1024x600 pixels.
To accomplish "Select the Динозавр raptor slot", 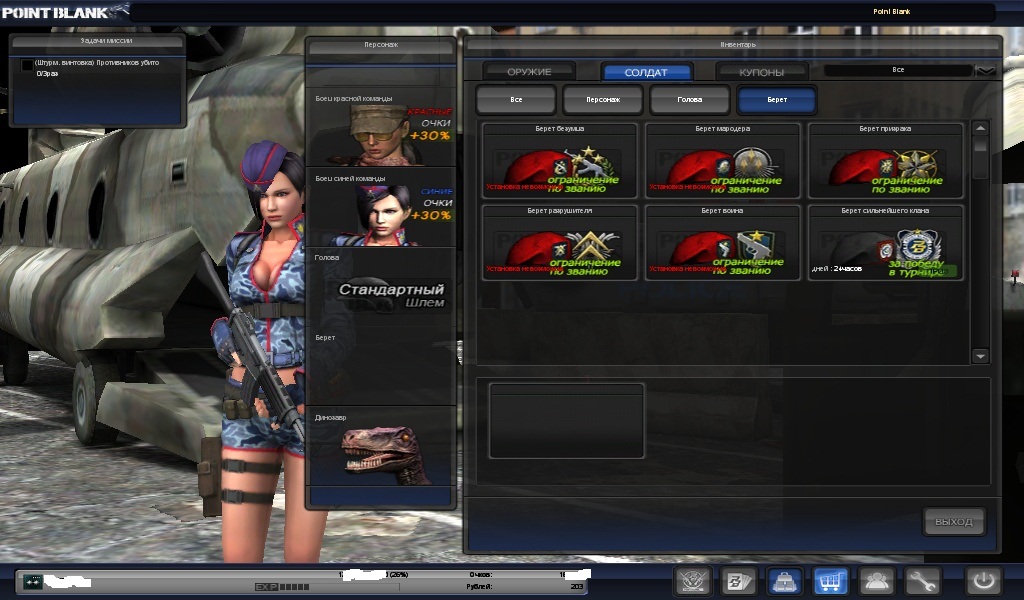I will [380, 447].
